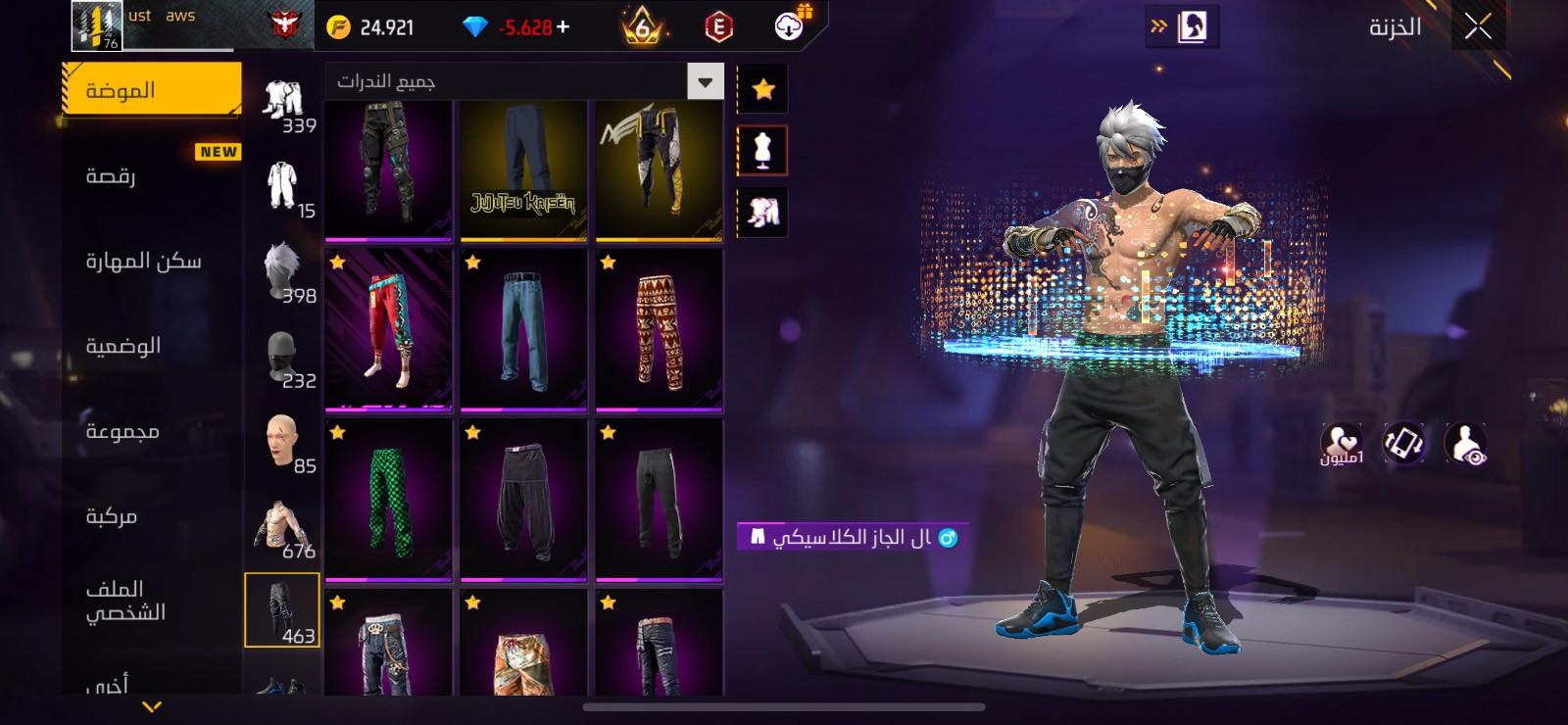Toggle the star favorites filter
This screenshot has width=1568, height=725.
[x=762, y=90]
